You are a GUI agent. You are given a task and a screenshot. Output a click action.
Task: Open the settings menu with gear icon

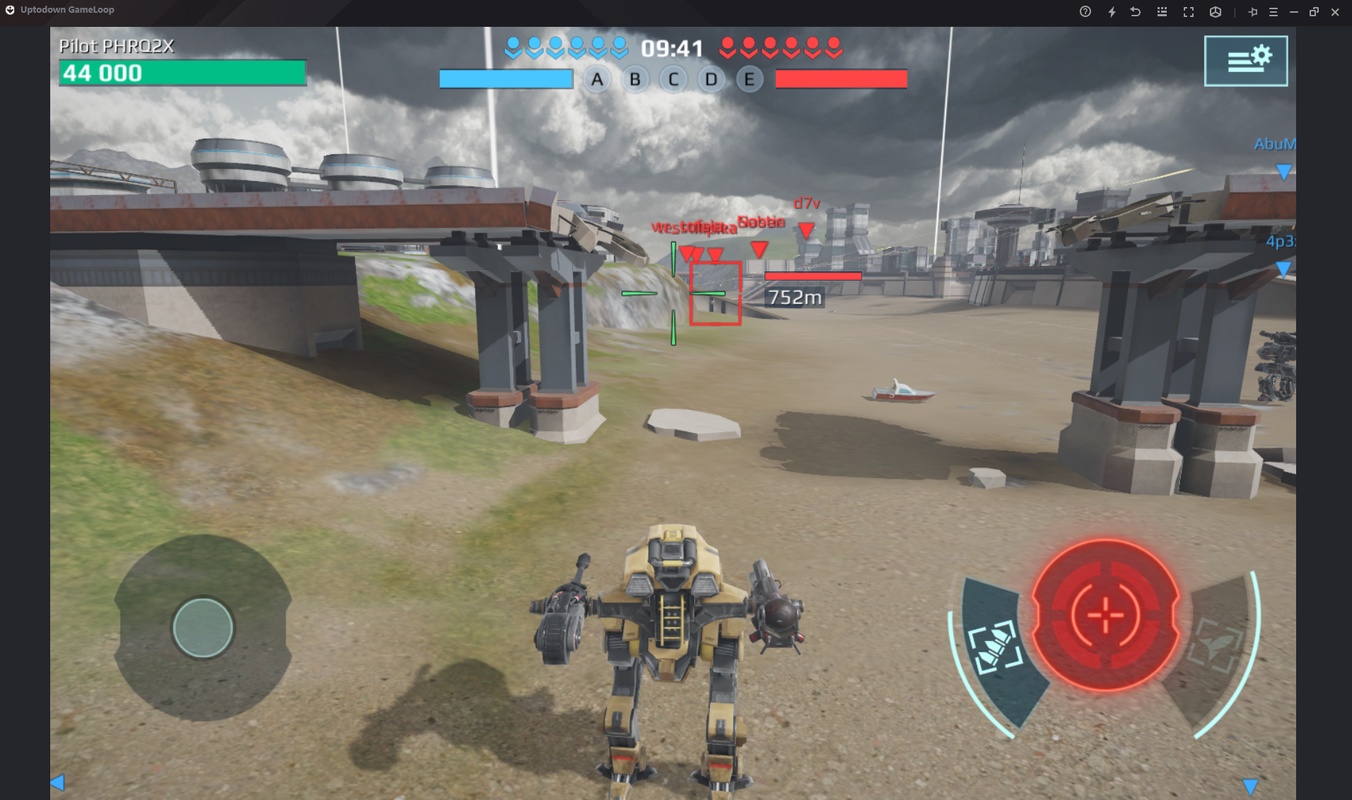click(1245, 60)
